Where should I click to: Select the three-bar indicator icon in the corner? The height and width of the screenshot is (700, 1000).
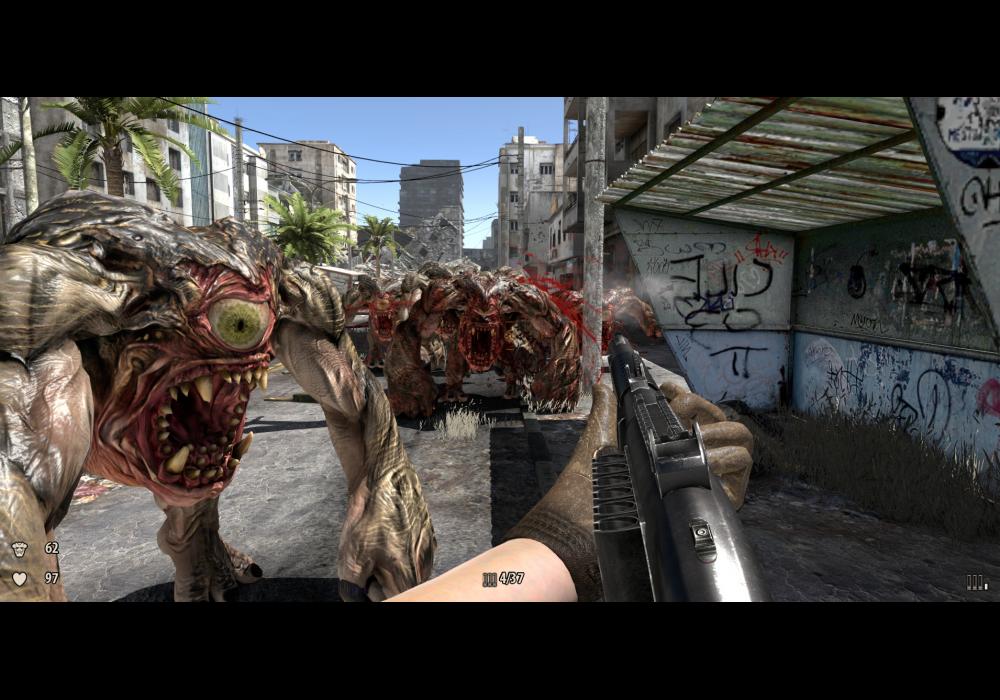(976, 582)
